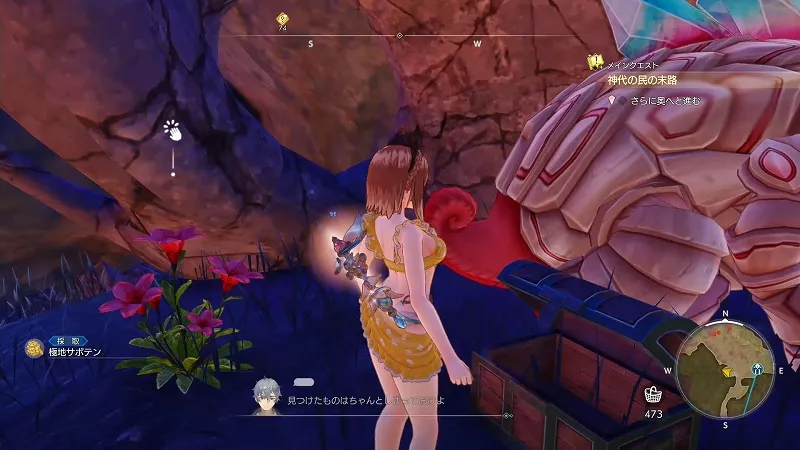Click the yellow main quest exclamation icon

(595, 61)
